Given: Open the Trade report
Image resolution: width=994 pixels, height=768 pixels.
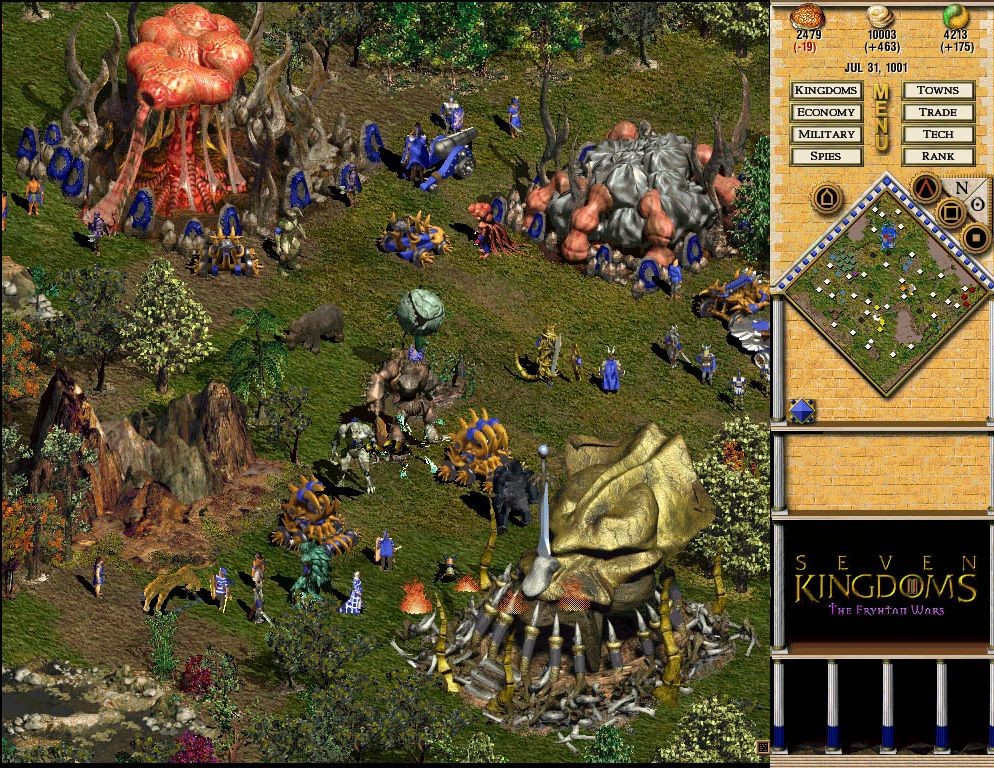Looking at the screenshot, I should coord(937,113).
